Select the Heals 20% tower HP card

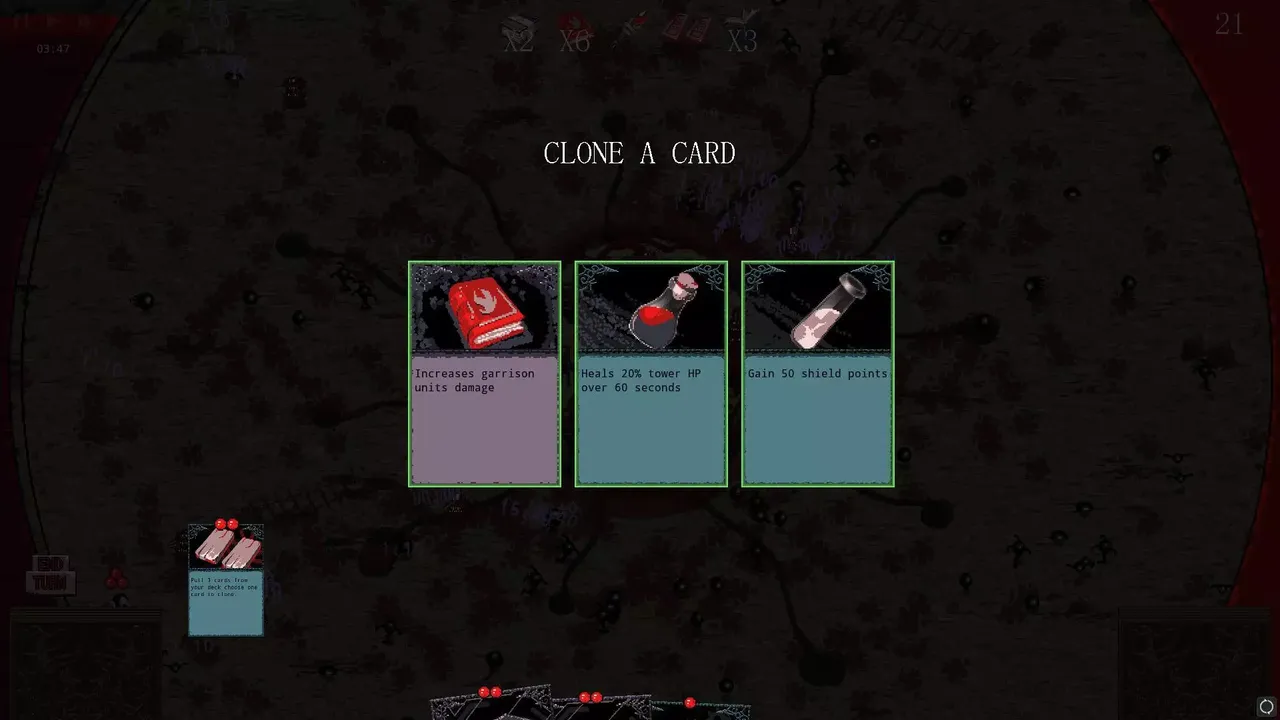coord(650,420)
